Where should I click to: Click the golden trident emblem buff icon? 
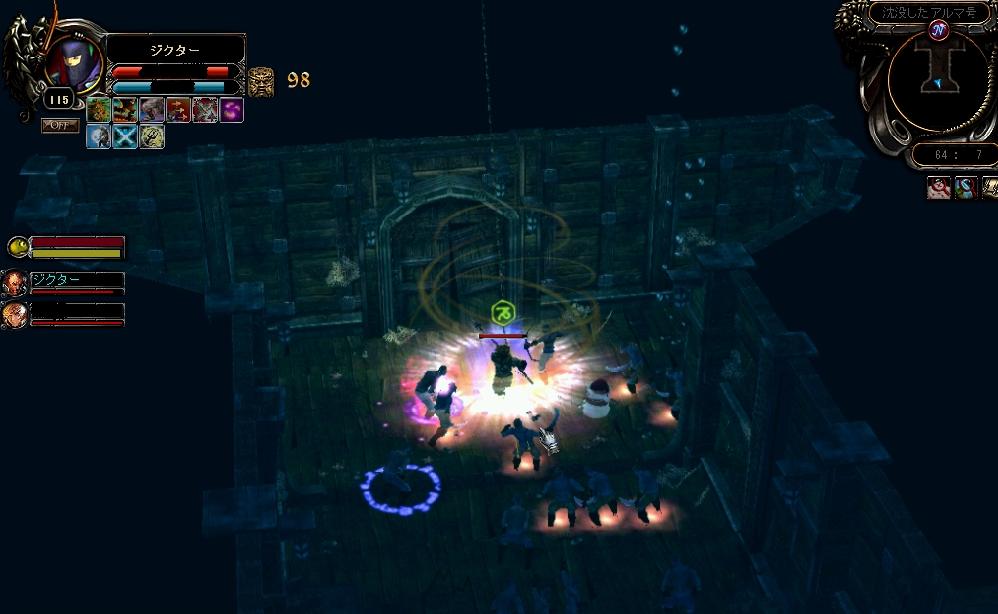click(x=152, y=136)
